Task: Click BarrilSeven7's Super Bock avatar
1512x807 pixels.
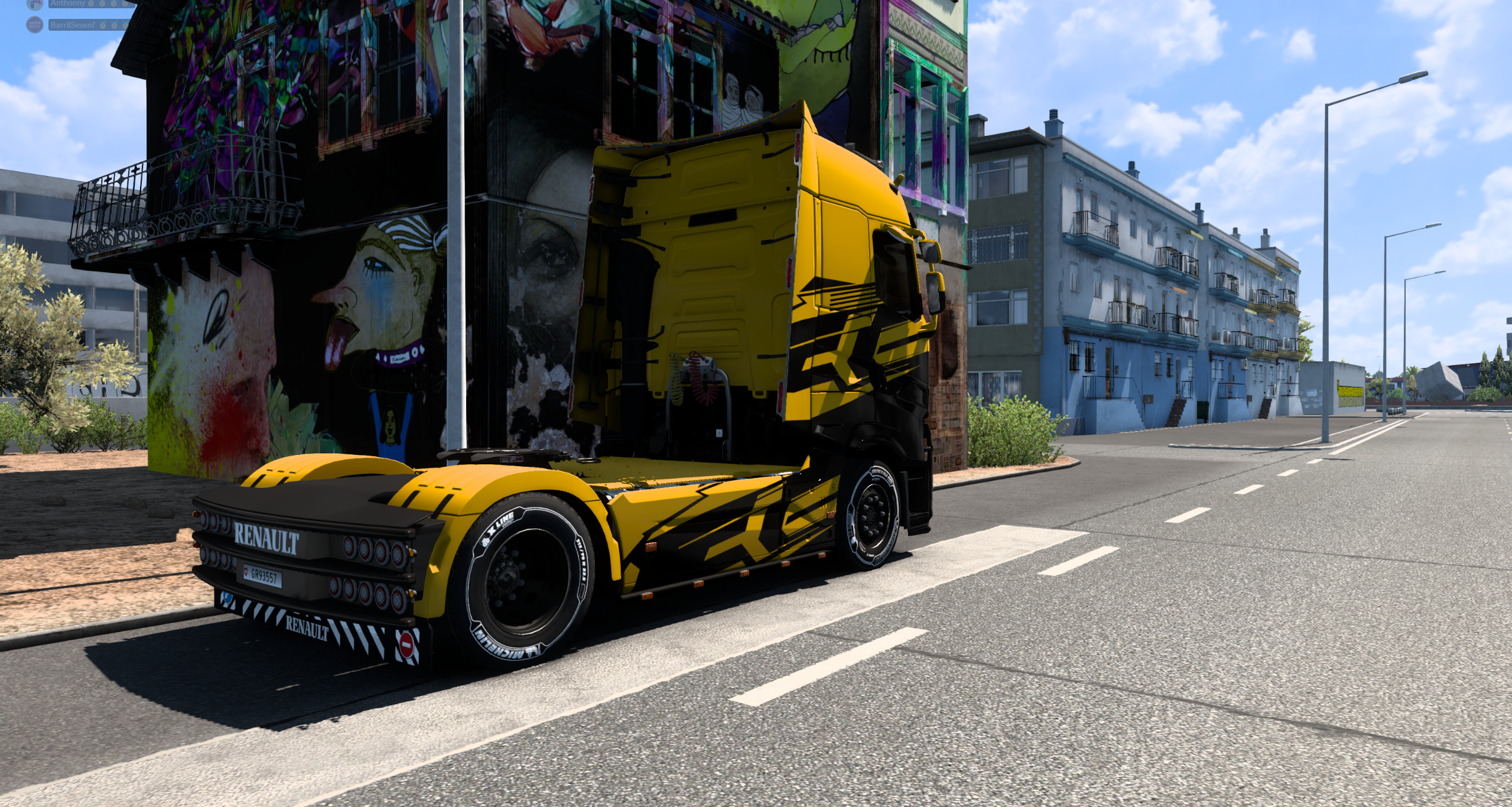Action: (35, 25)
